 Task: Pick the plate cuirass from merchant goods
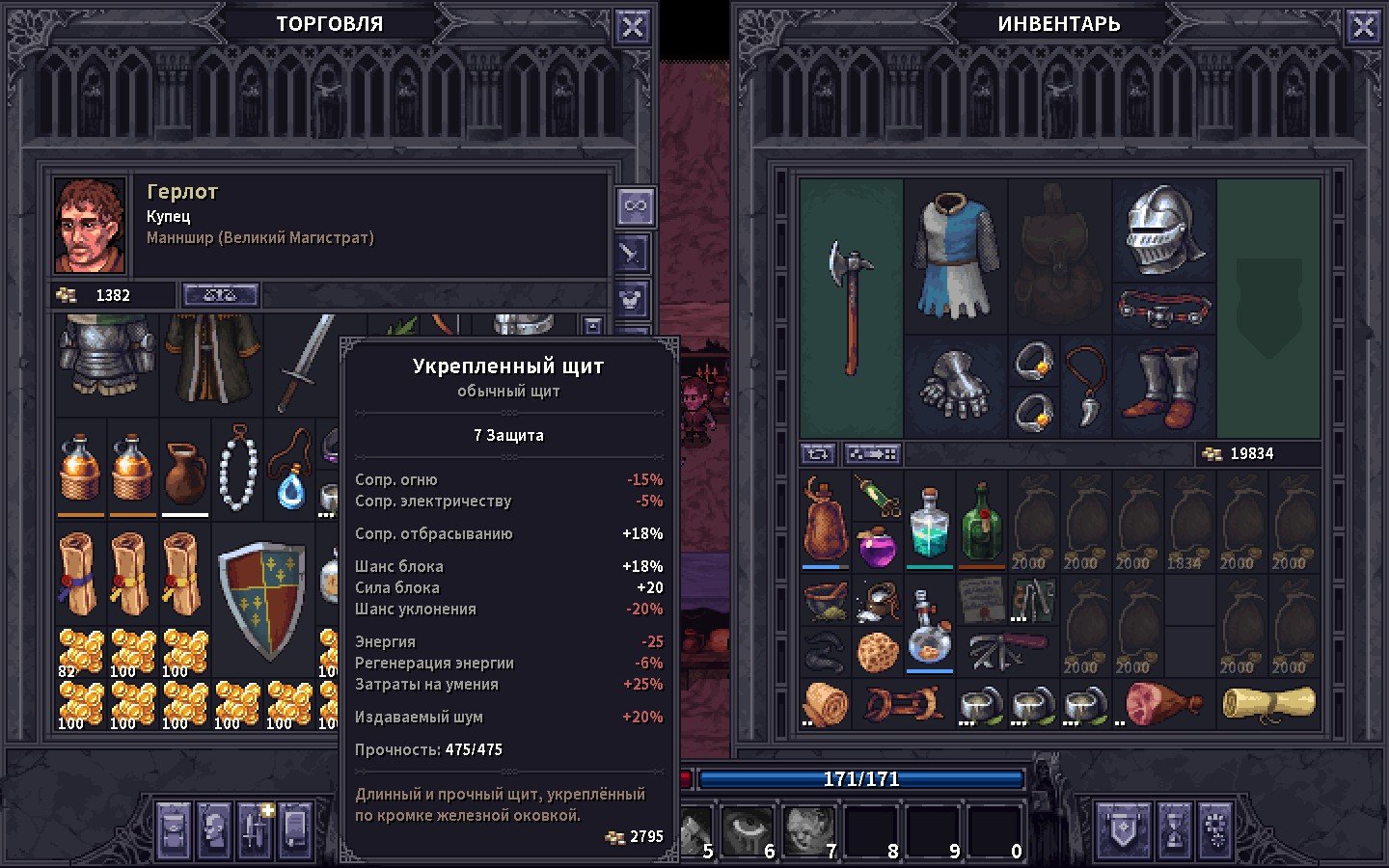coord(106,357)
